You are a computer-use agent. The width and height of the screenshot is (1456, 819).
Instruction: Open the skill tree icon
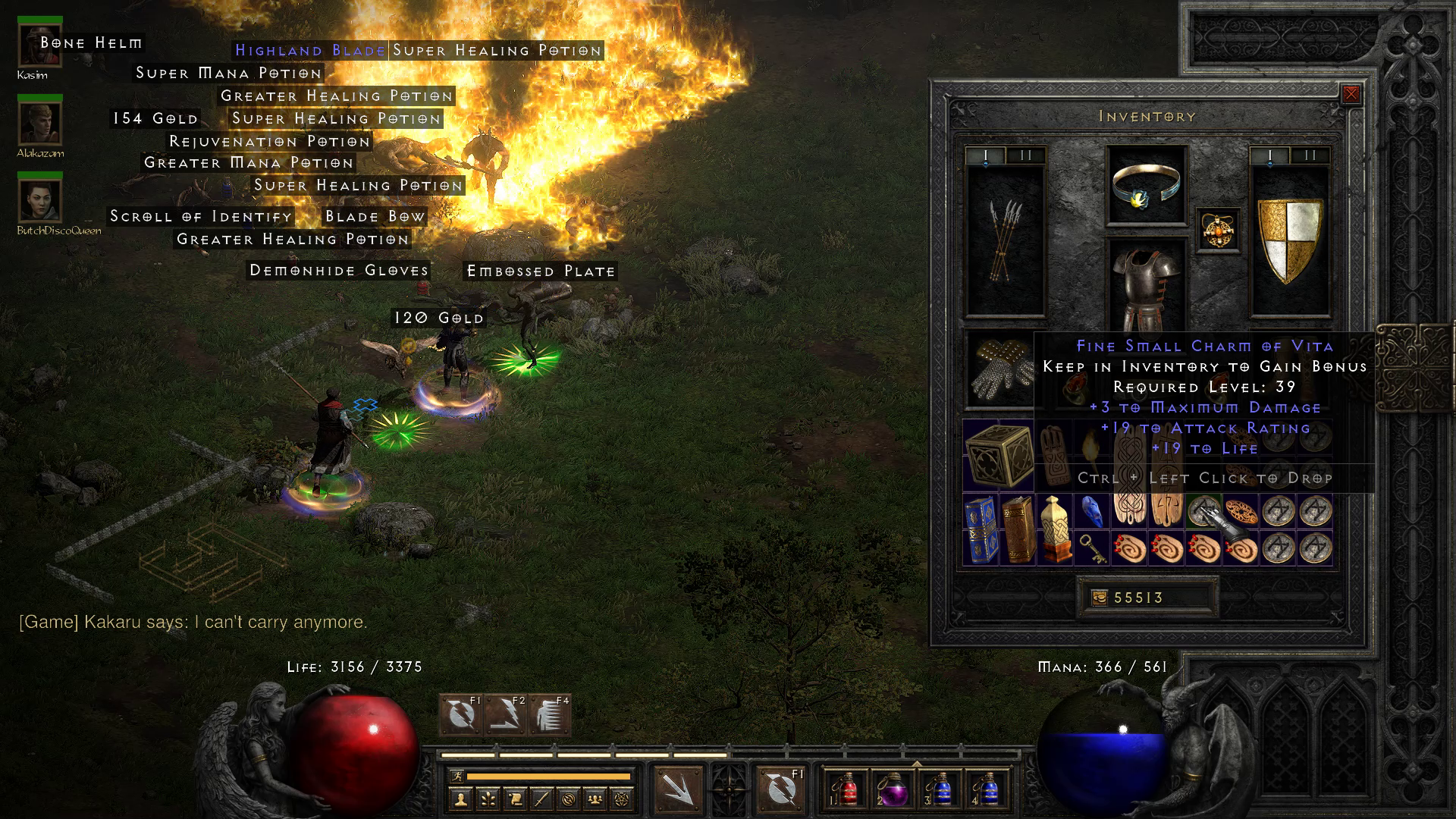tap(488, 799)
